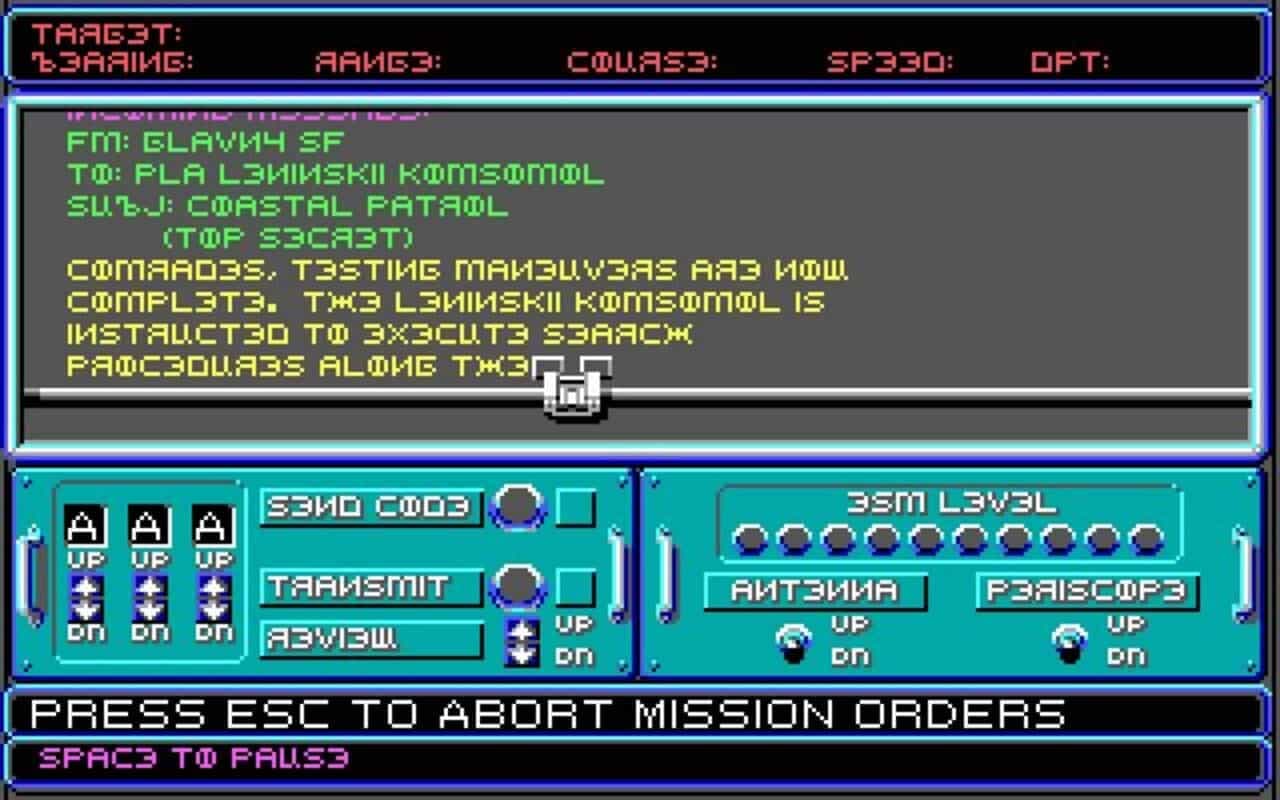The height and width of the screenshot is (800, 1280).
Task: Click the UP arrow beside REVIEW
Action: click(522, 629)
